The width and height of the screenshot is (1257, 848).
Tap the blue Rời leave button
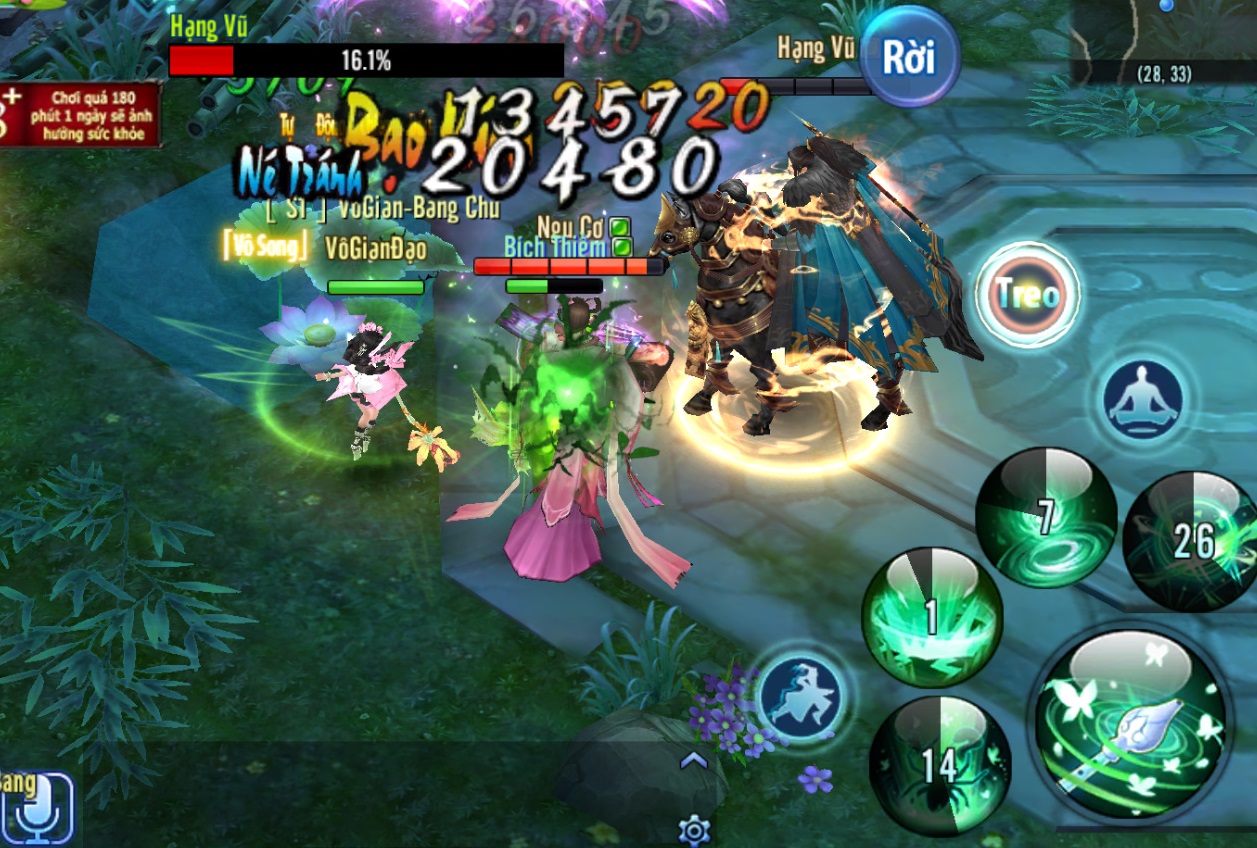tap(908, 57)
